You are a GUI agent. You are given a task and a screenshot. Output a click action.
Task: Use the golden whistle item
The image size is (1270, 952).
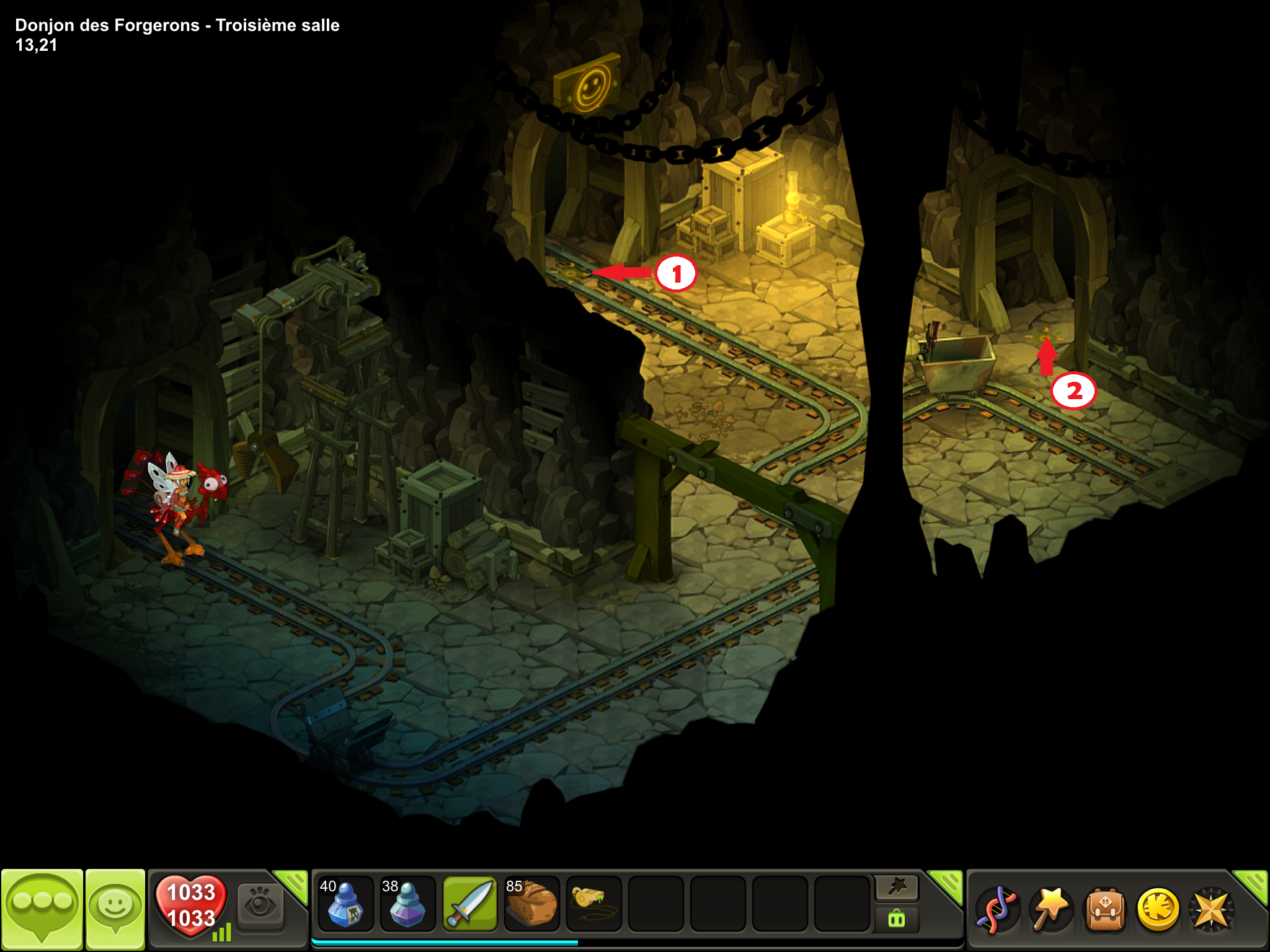593,904
